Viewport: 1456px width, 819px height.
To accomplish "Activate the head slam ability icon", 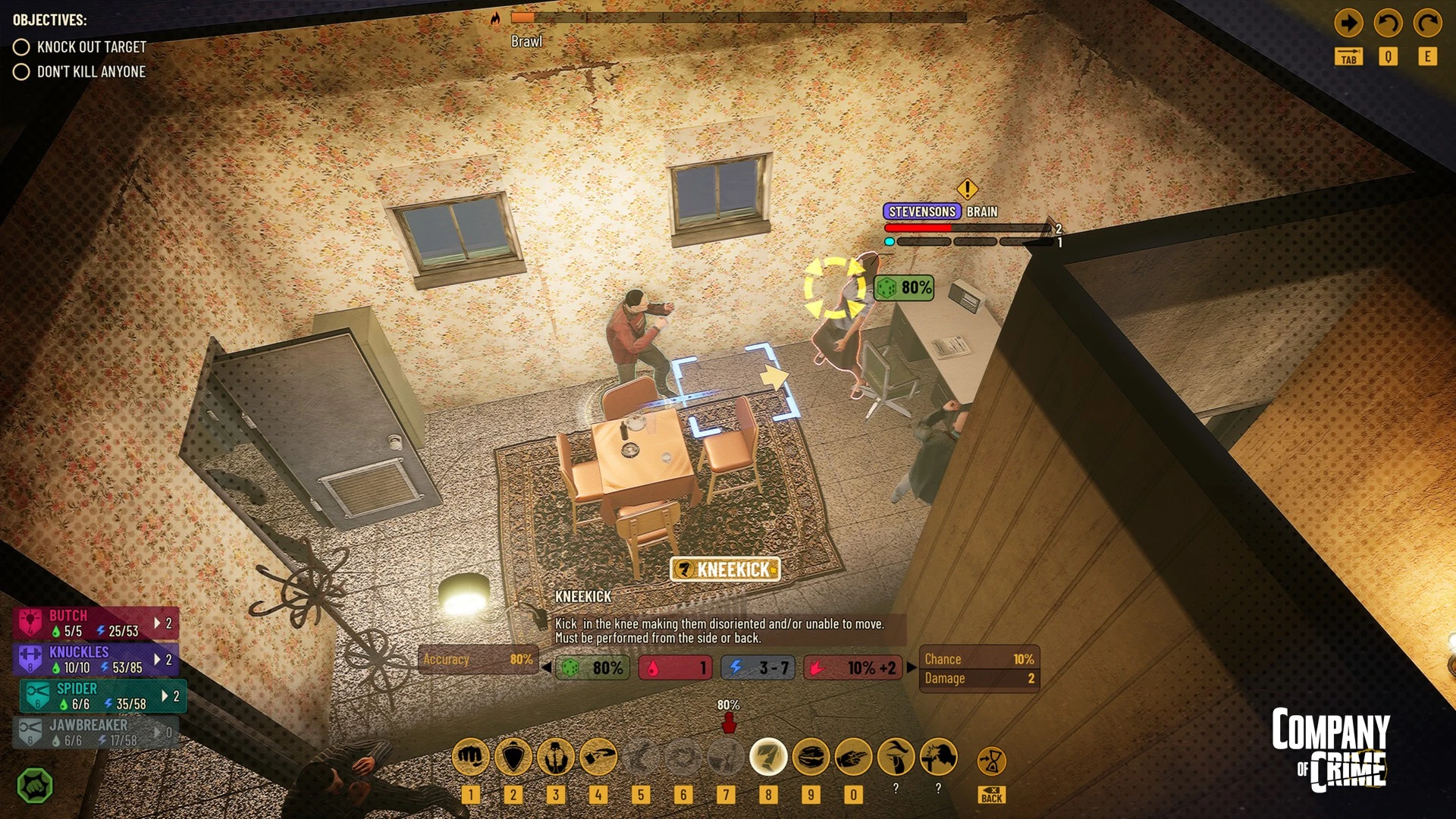I will click(x=938, y=757).
